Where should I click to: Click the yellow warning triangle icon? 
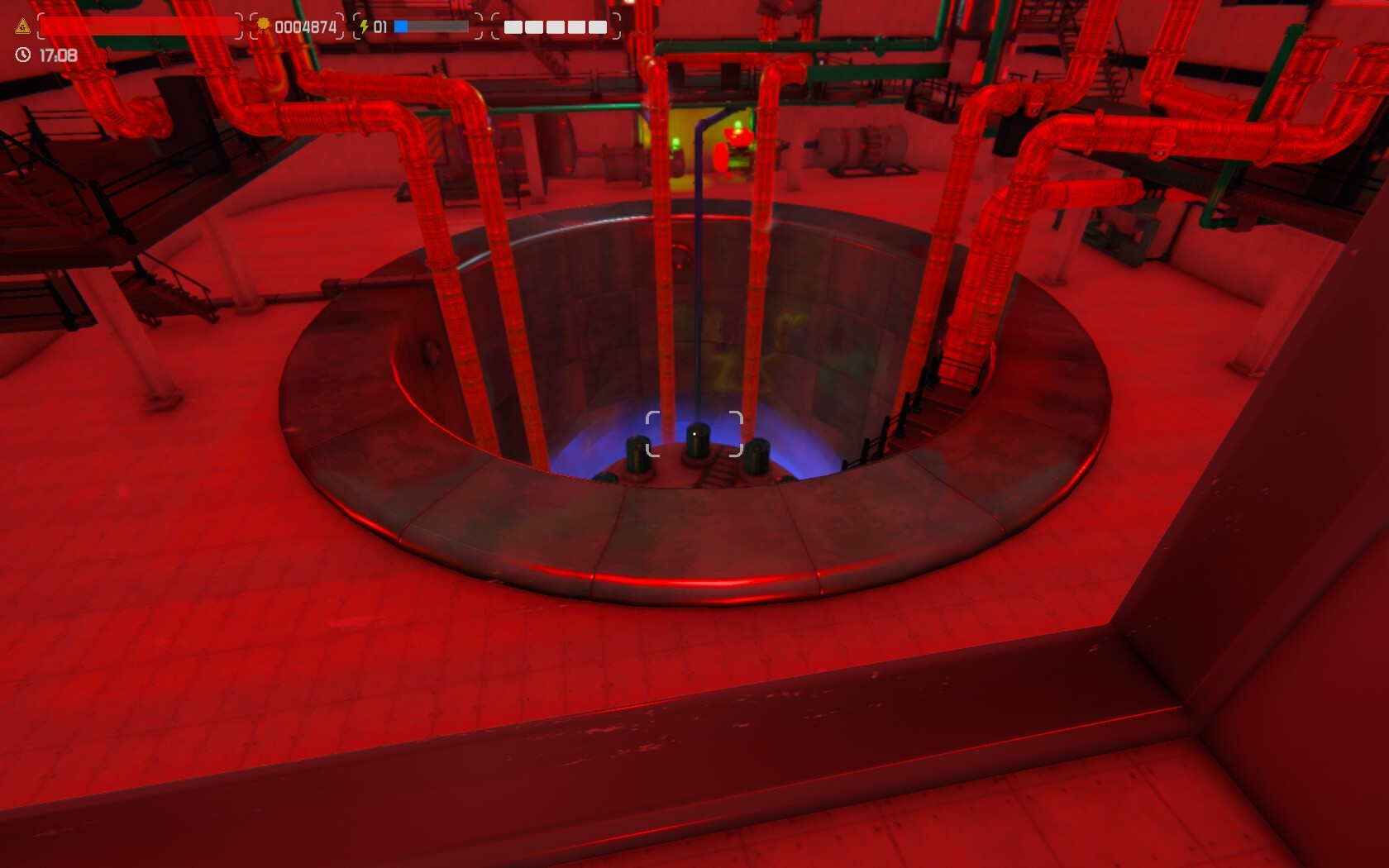21,26
